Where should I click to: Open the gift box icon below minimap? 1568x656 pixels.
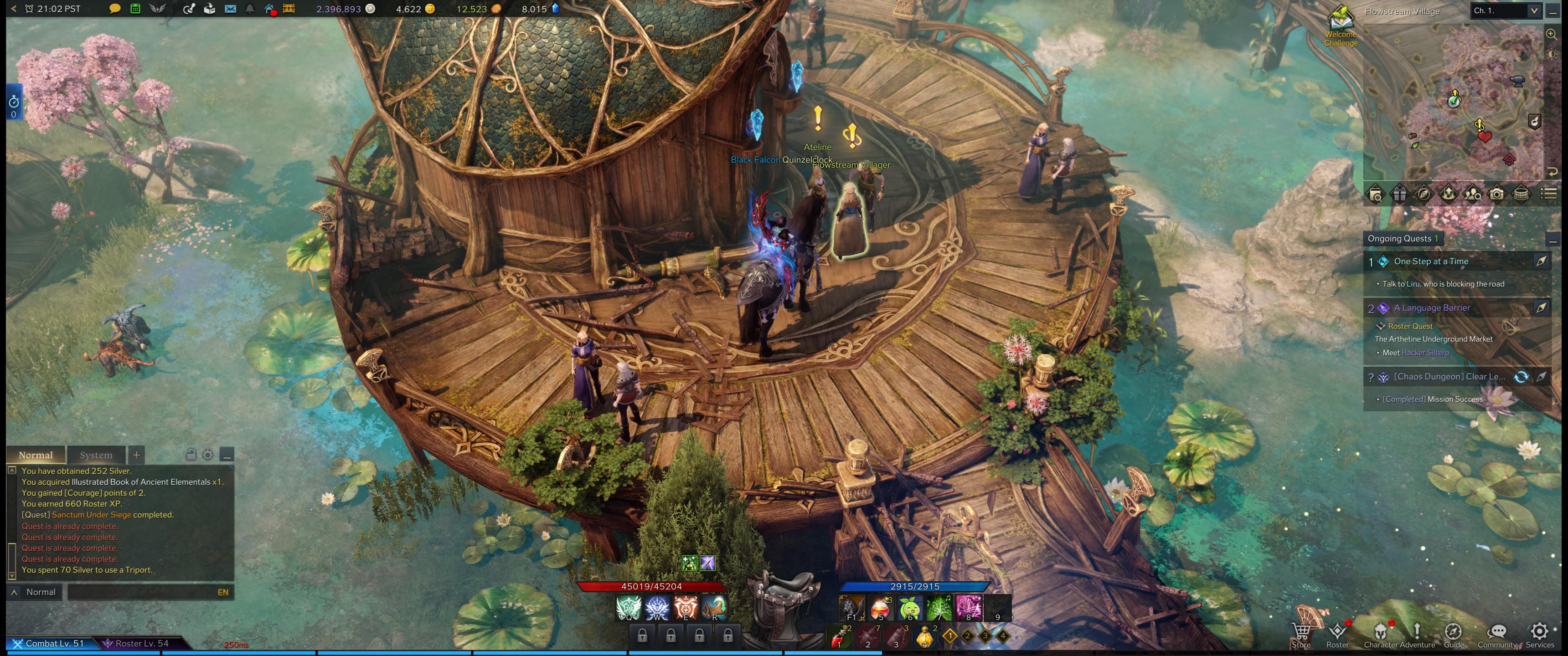(1400, 195)
